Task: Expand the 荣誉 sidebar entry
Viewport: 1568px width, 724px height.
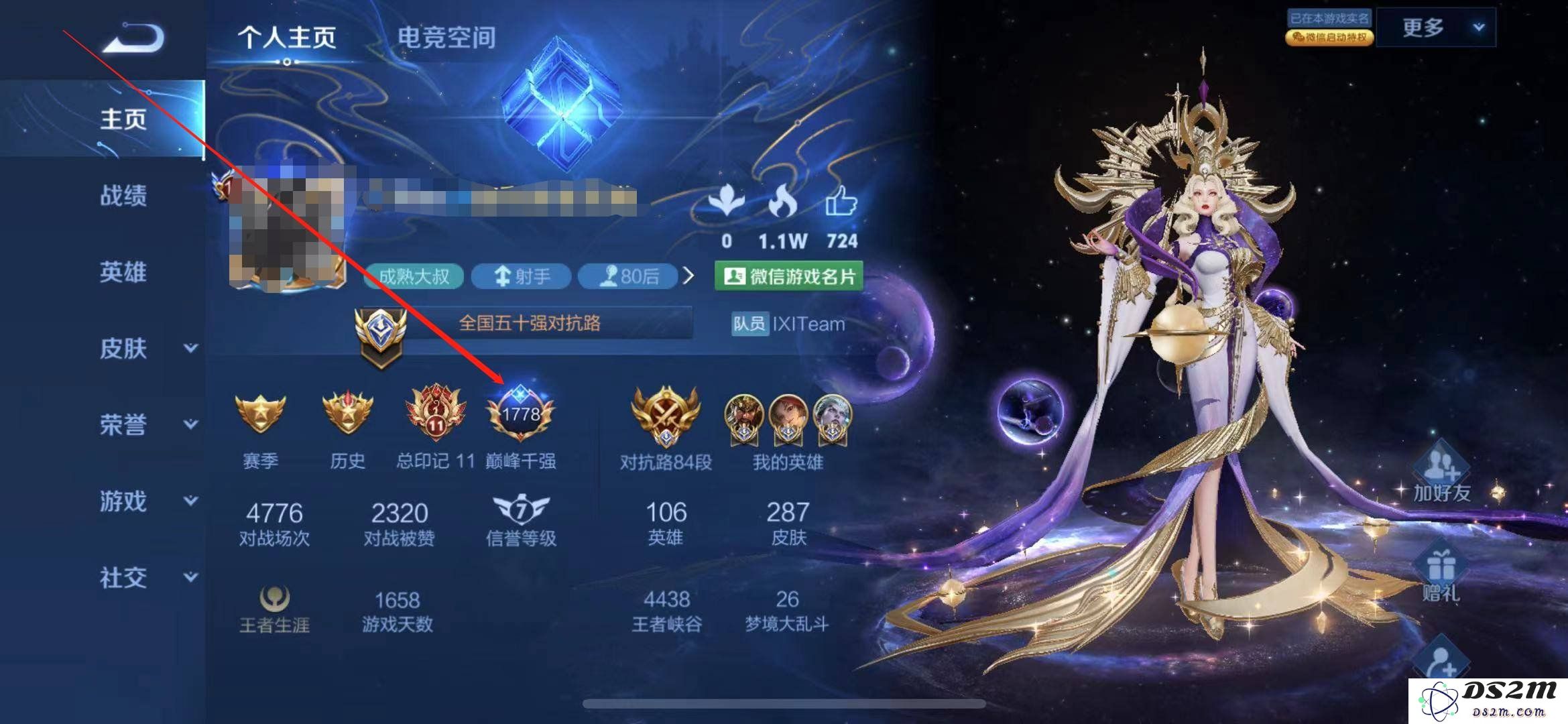Action: coord(147,425)
